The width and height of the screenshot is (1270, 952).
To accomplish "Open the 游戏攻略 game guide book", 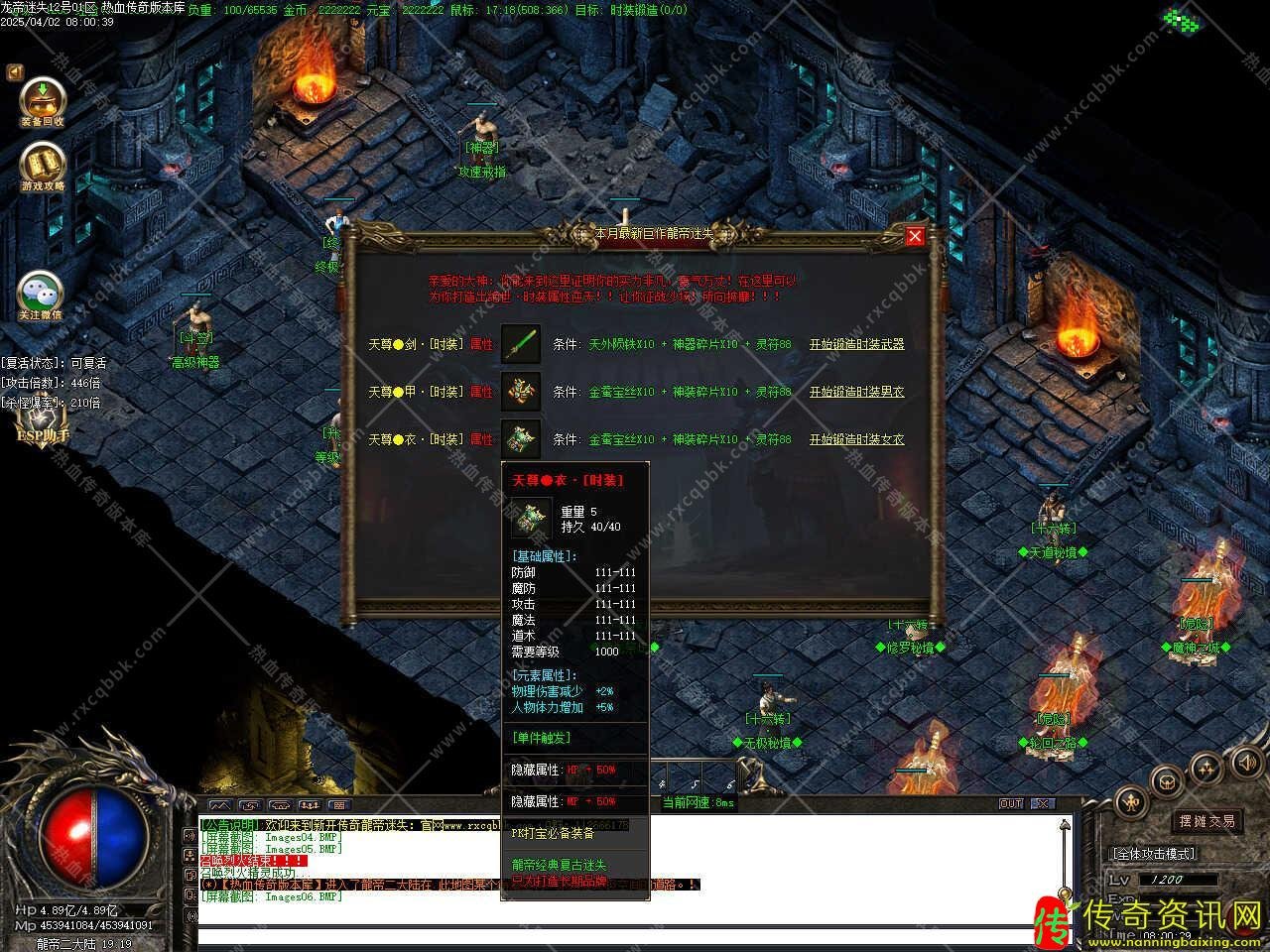I will (x=43, y=166).
